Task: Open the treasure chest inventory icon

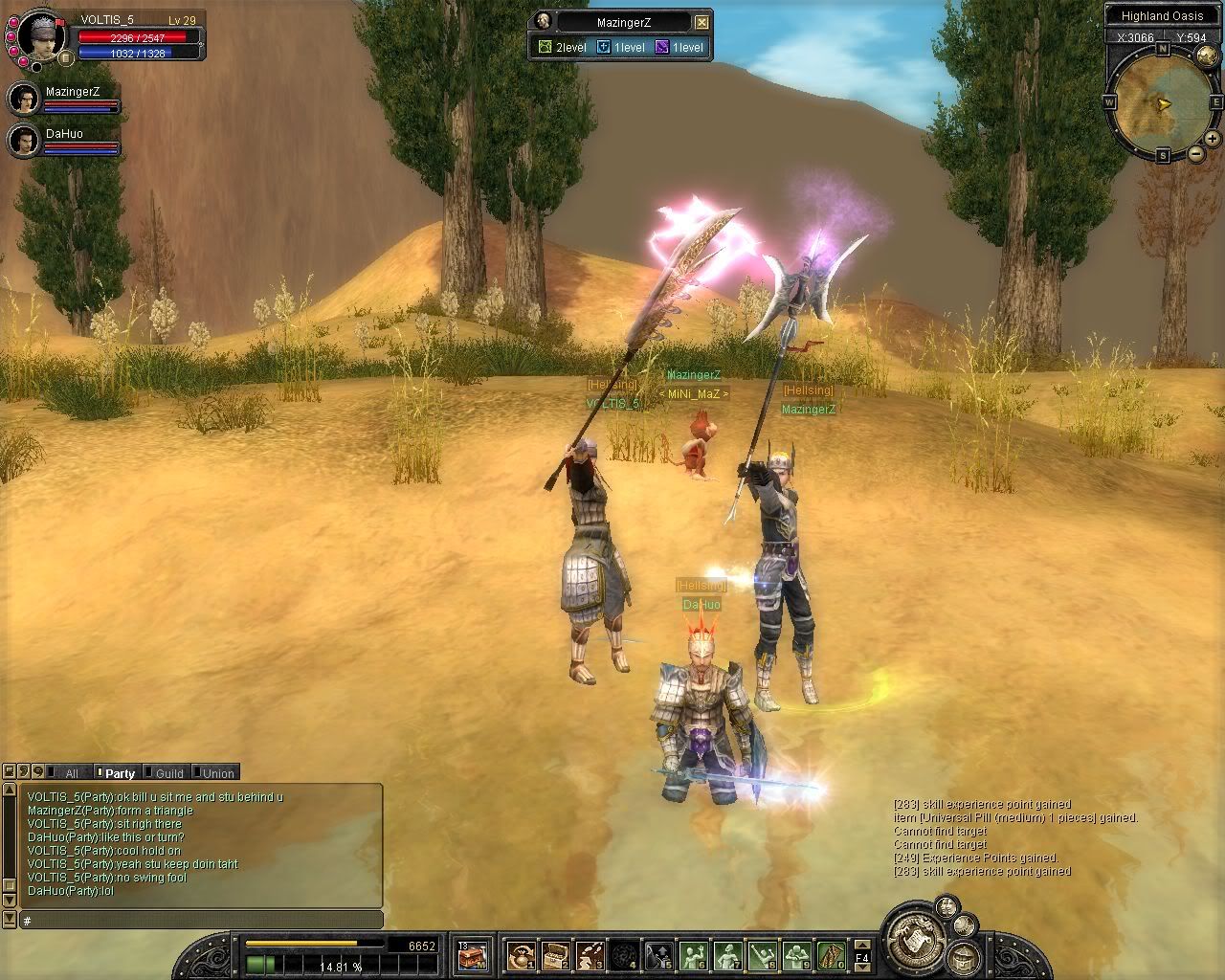Action: [472, 954]
